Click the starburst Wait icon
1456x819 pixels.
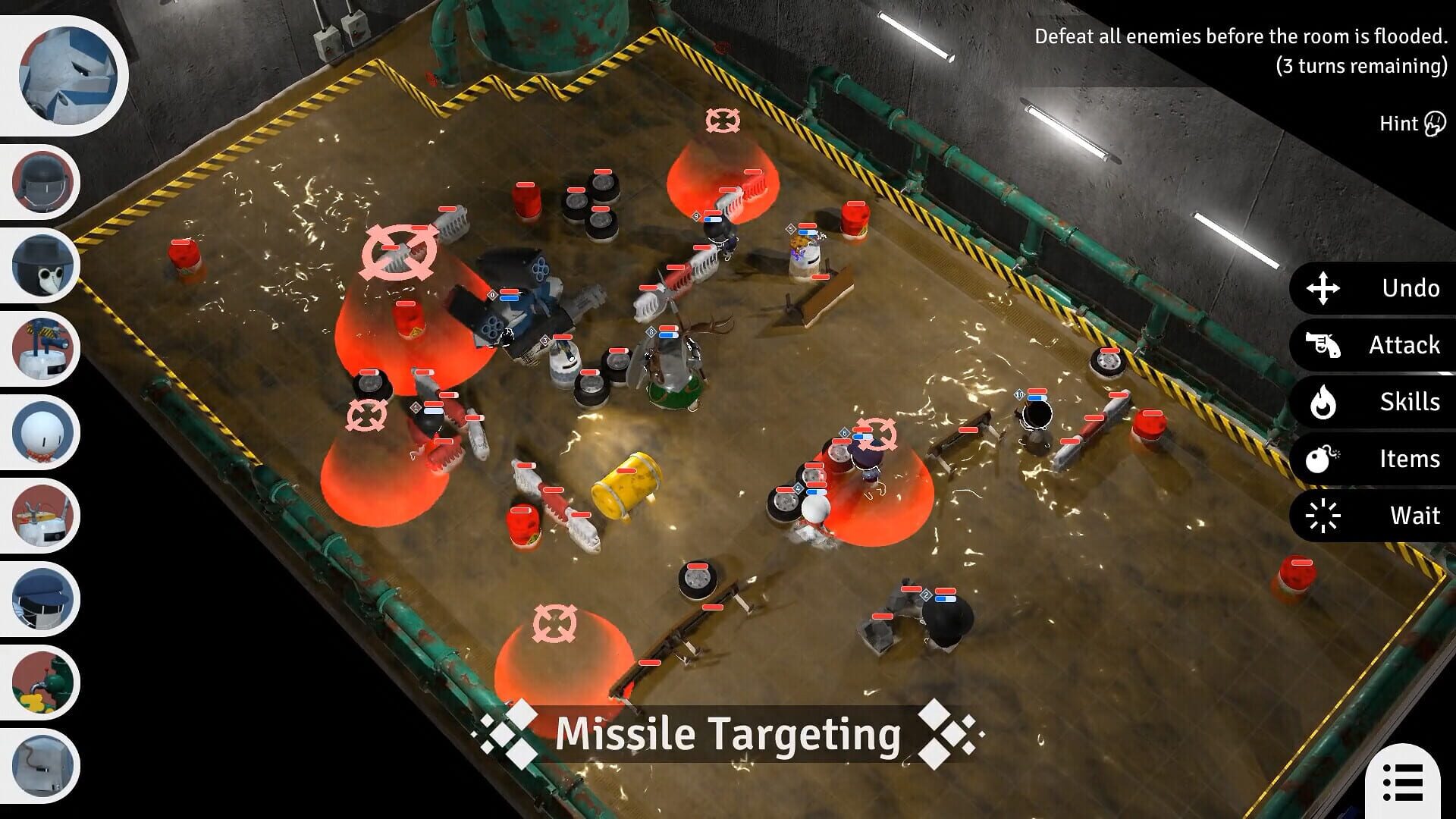tap(1325, 516)
